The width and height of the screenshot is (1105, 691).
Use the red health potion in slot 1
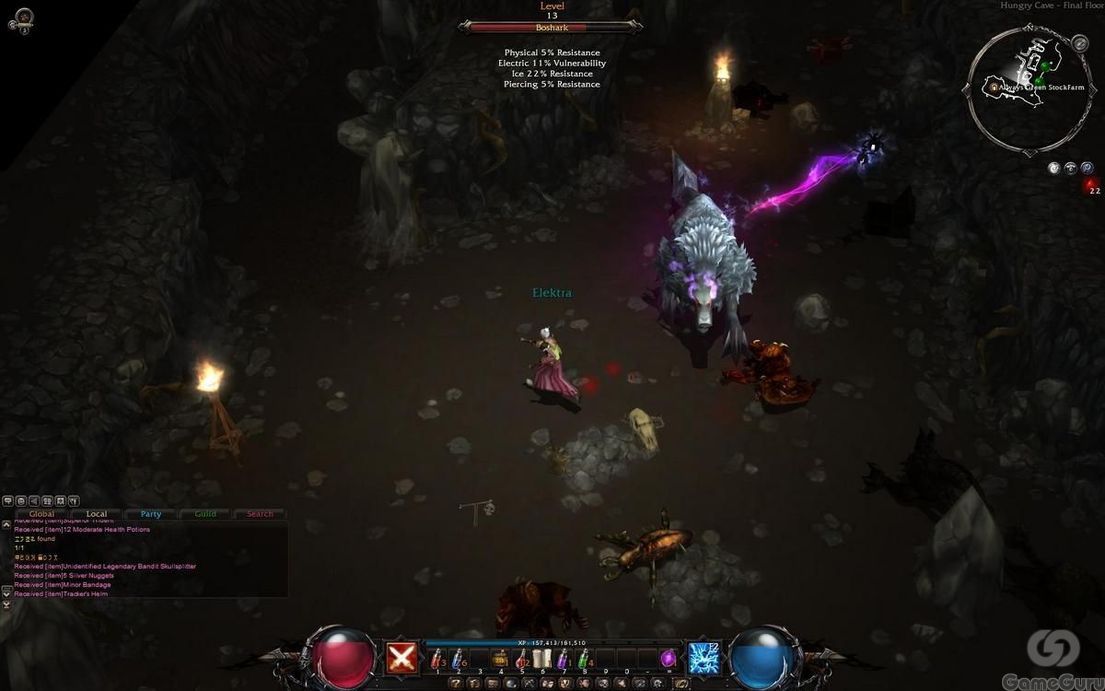437,659
